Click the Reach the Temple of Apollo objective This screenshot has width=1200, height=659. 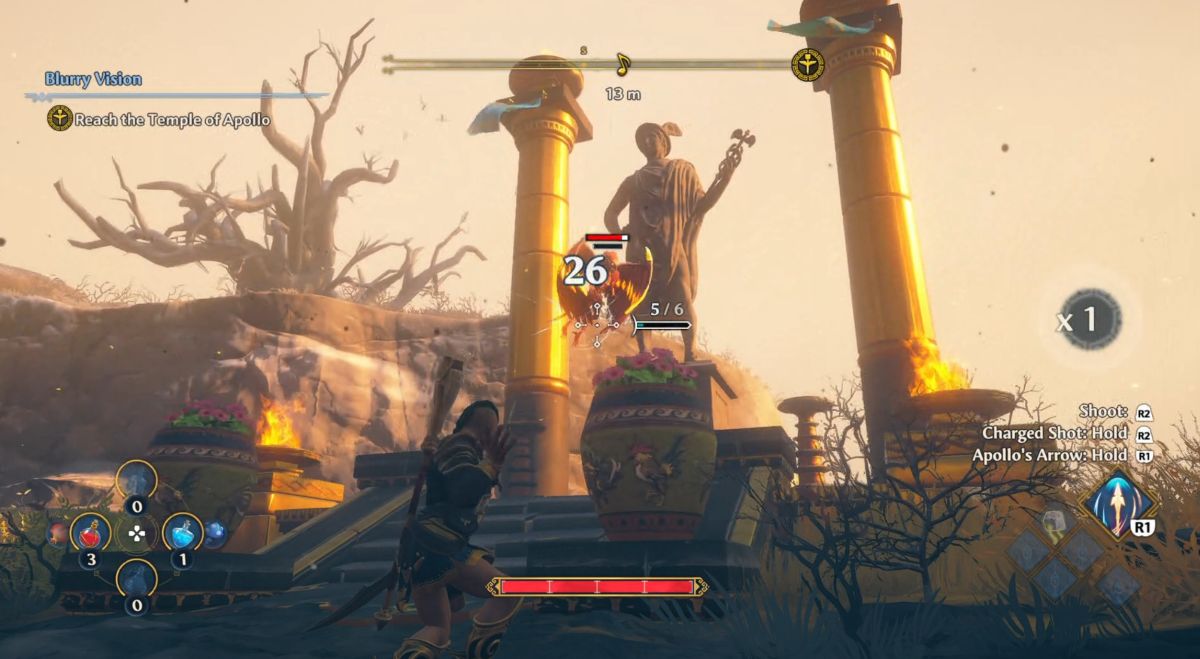pos(172,120)
